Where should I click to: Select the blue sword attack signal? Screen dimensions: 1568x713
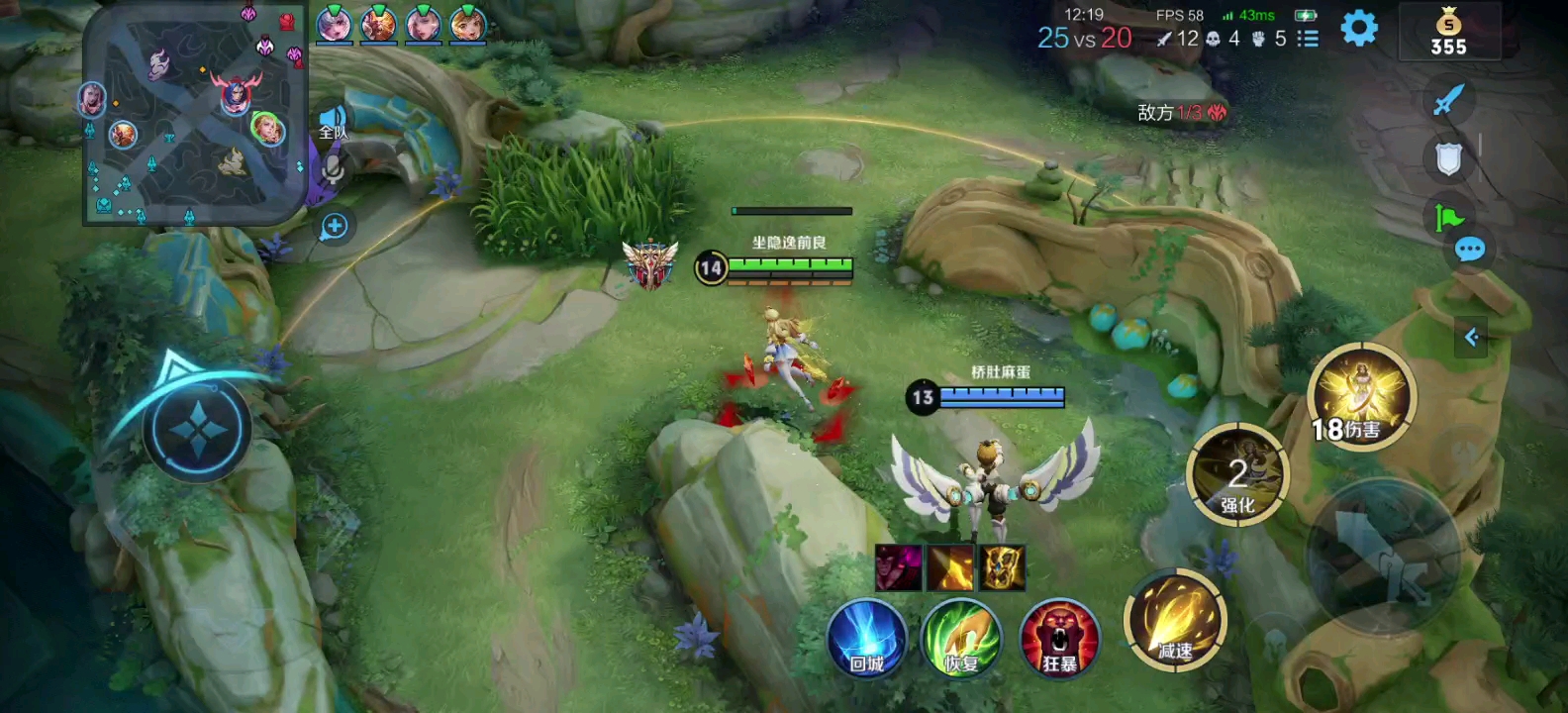(1448, 99)
